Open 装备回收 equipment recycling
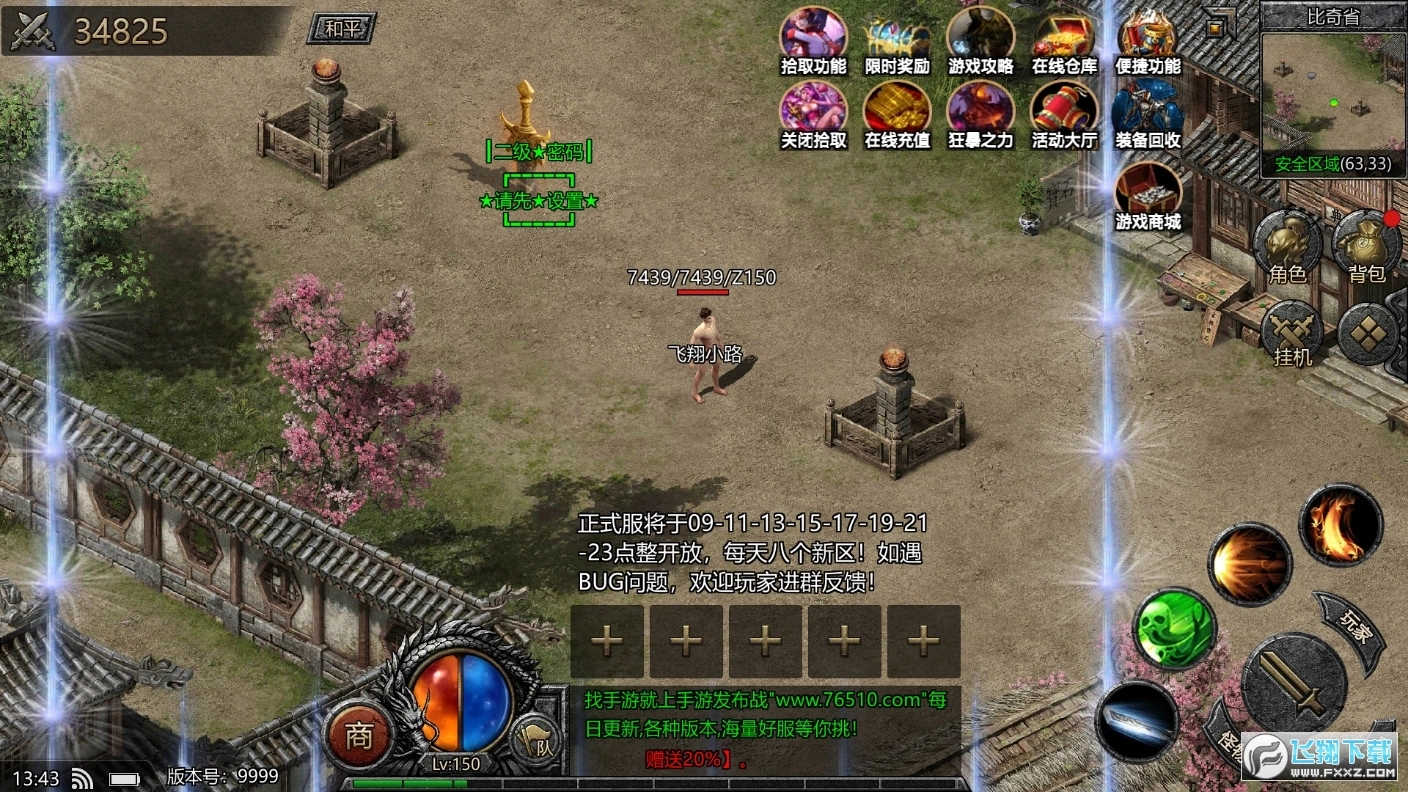 pyautogui.click(x=1147, y=117)
